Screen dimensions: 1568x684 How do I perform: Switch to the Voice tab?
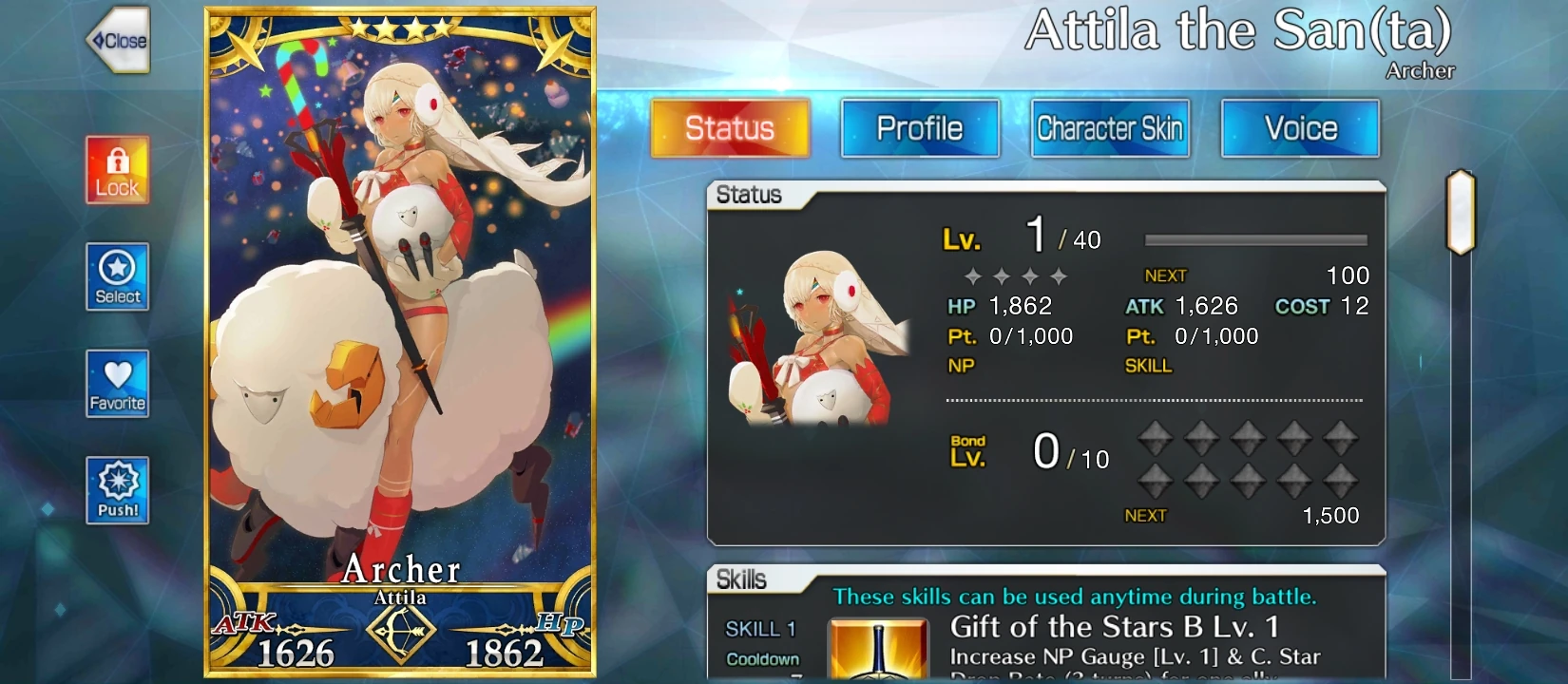point(1299,127)
